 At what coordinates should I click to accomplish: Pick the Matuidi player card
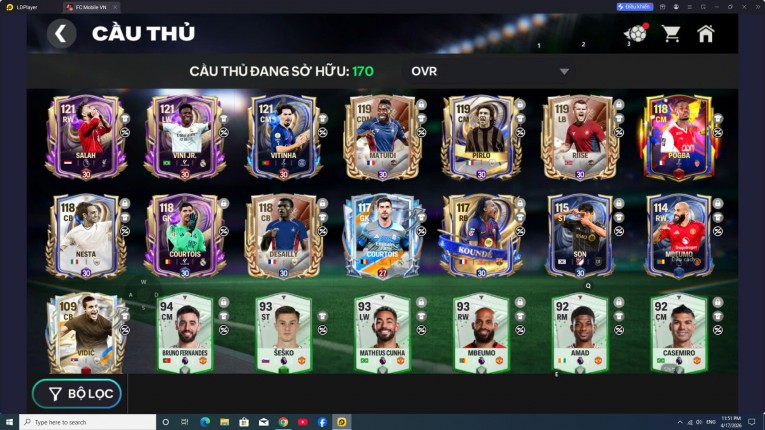[382, 138]
